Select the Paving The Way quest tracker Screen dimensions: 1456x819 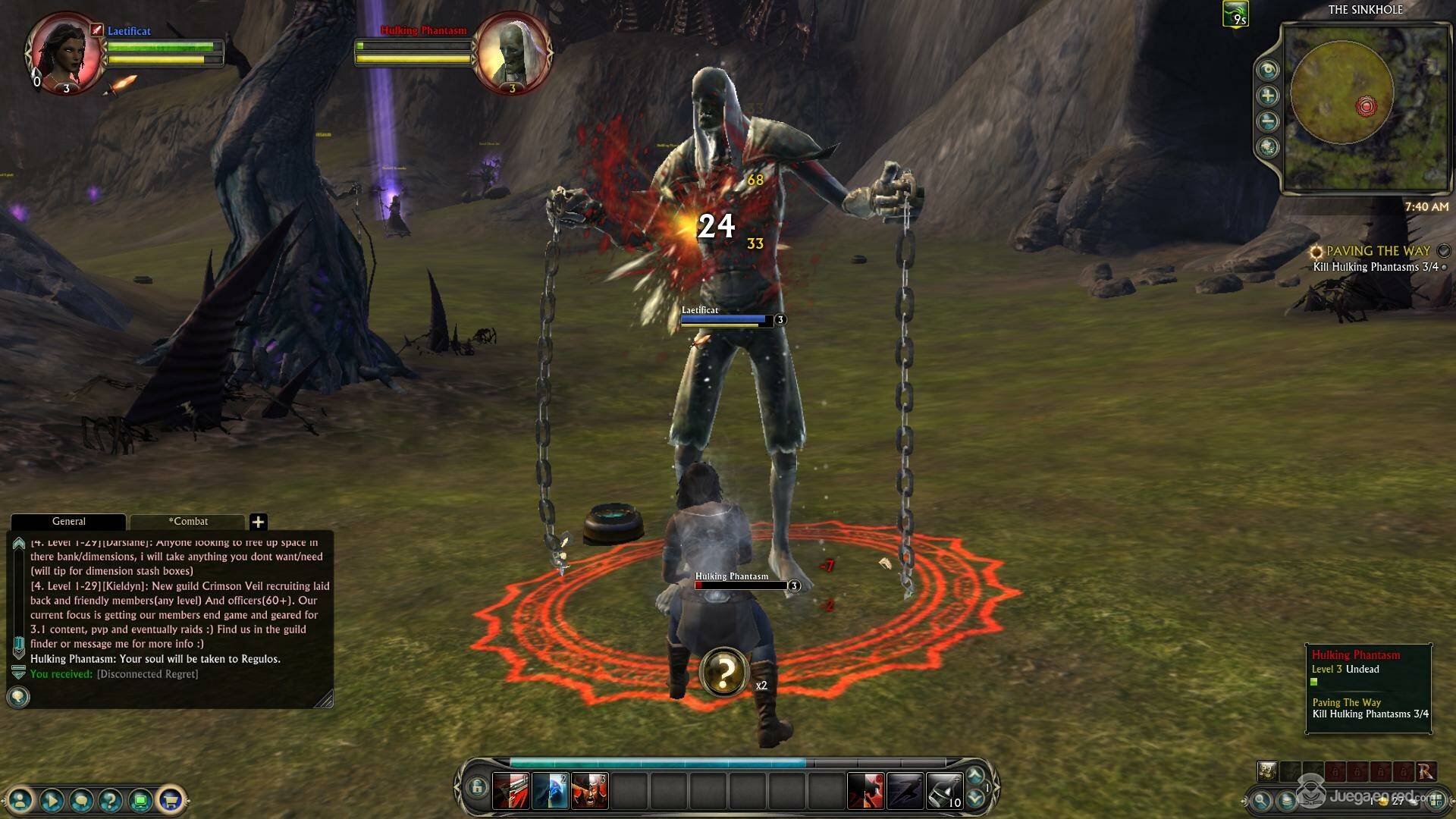tap(1377, 251)
